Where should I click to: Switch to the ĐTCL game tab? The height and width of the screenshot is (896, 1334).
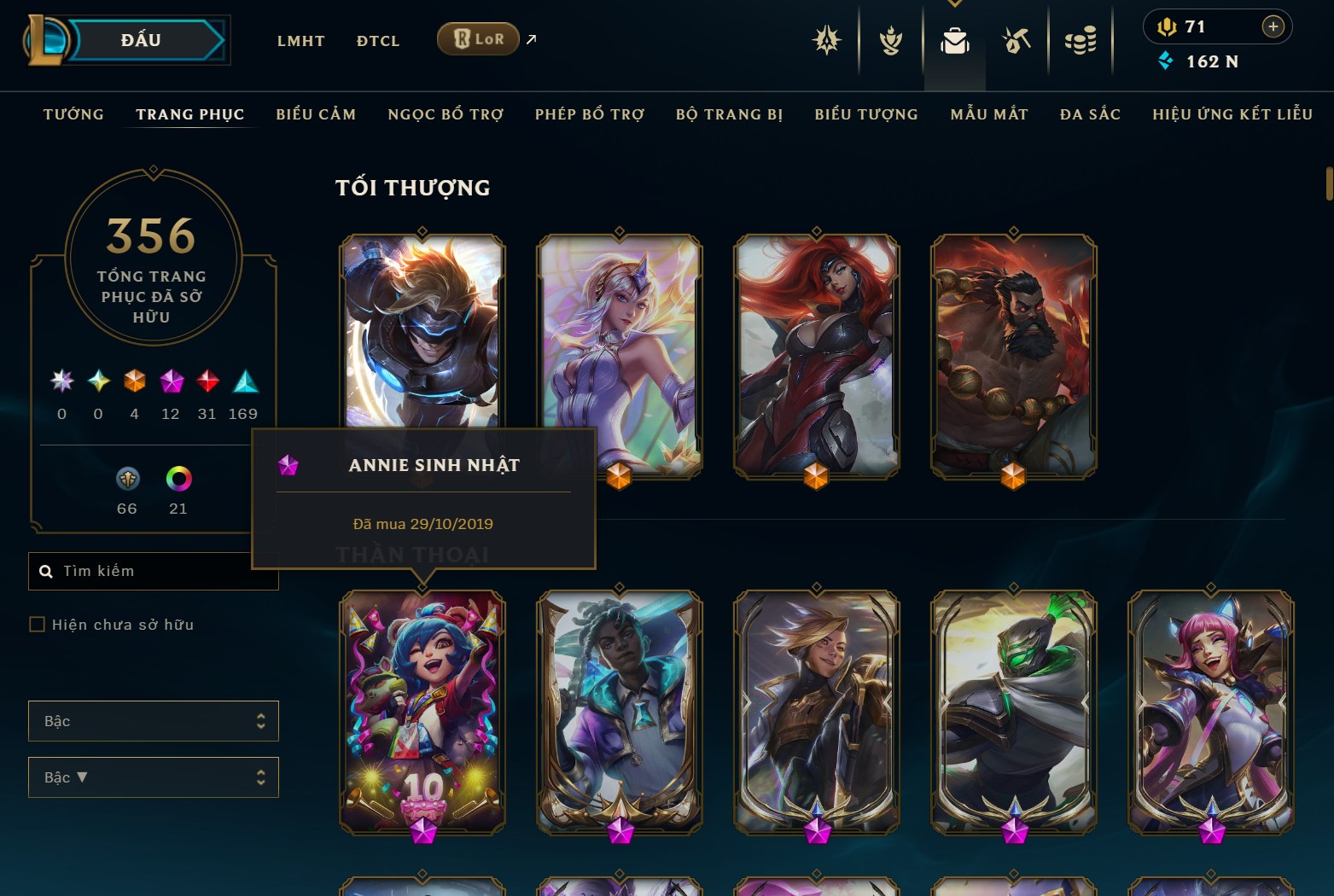pos(378,40)
